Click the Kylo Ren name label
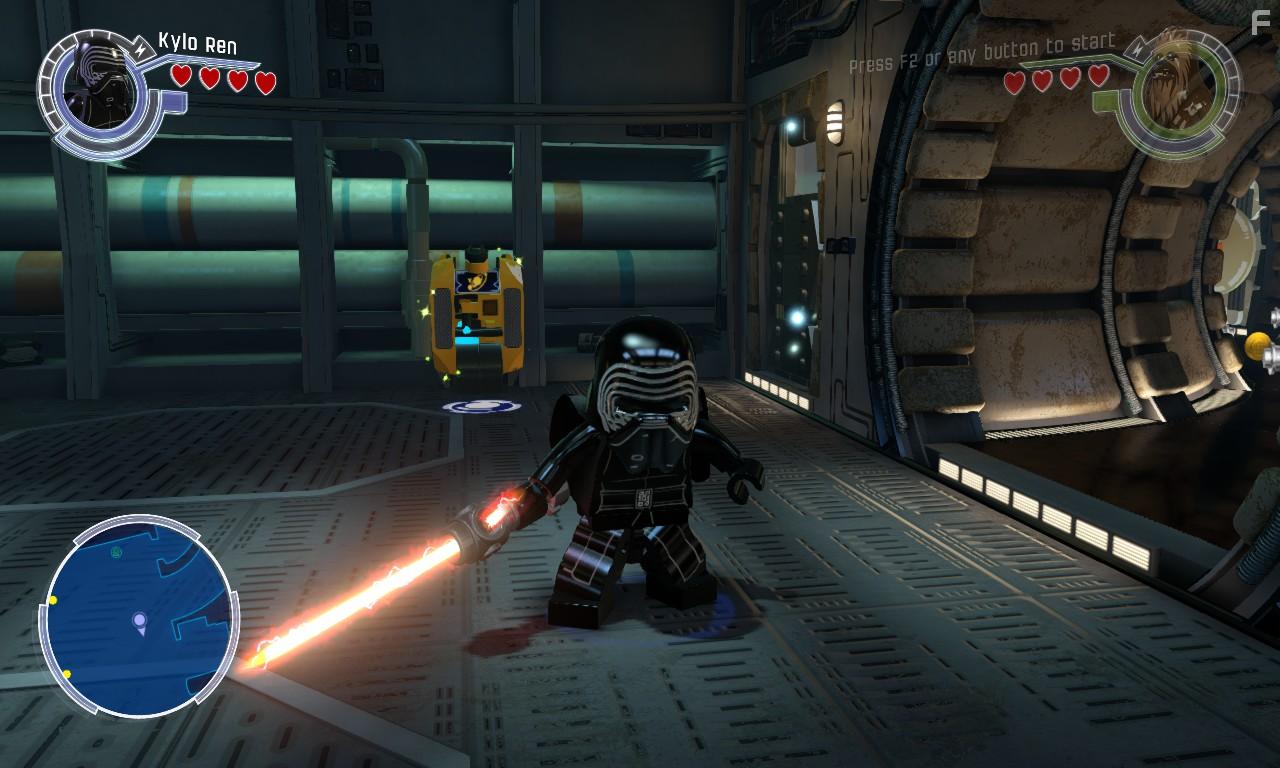The width and height of the screenshot is (1280, 768). pos(196,42)
